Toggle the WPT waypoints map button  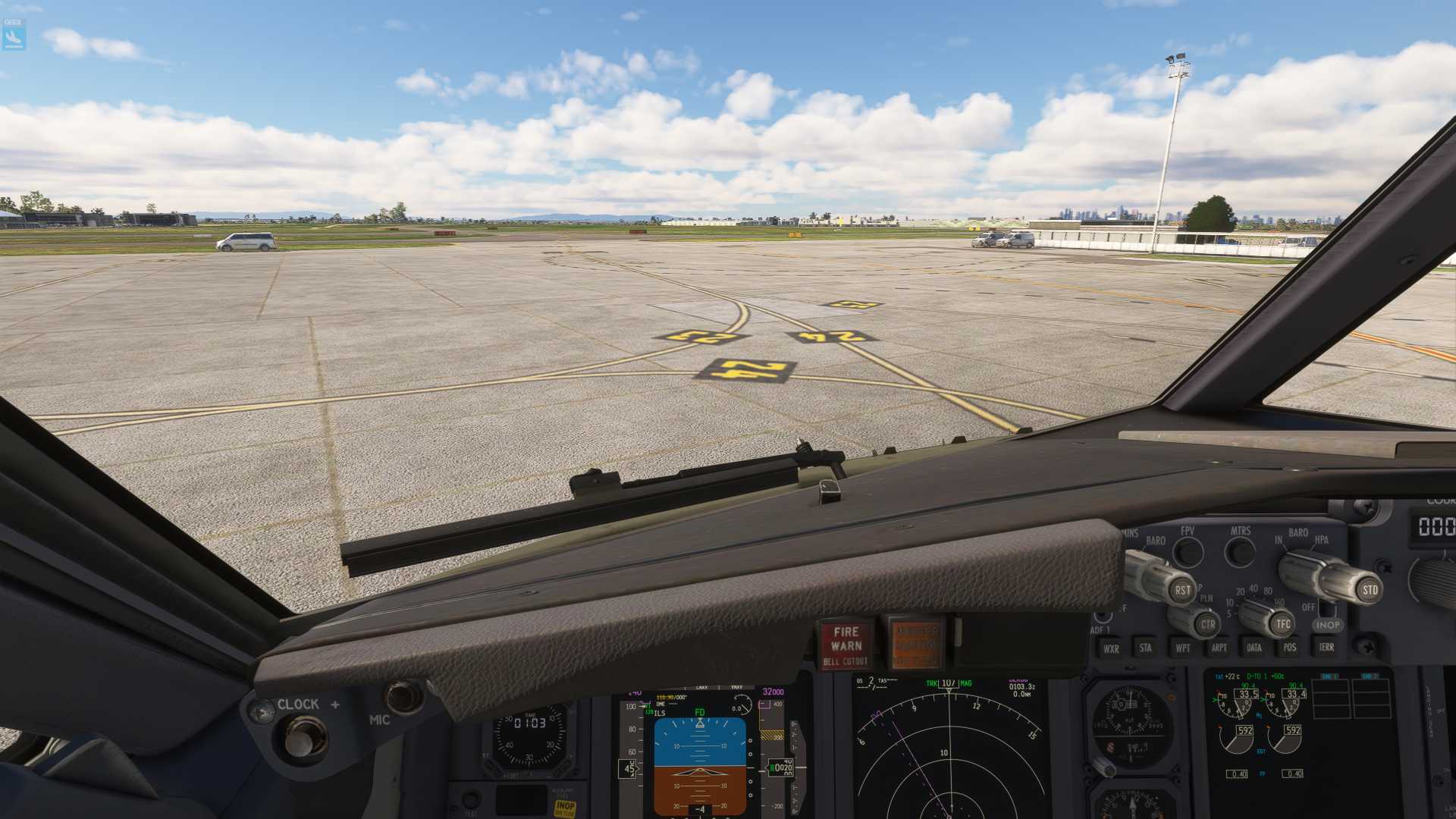(1182, 648)
